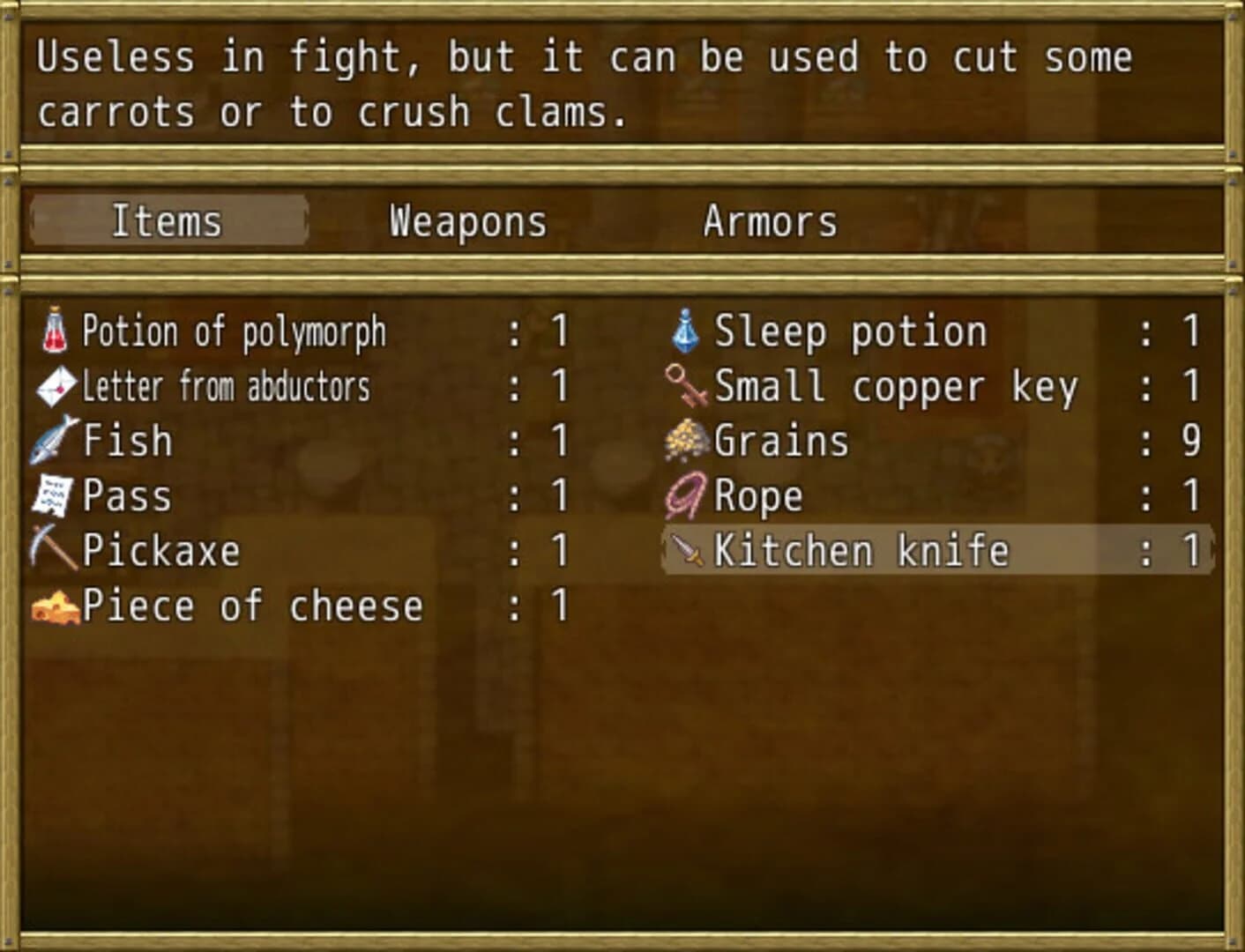This screenshot has height=952, width=1245.
Task: Click the Sleep potion blue flask icon
Action: (x=686, y=331)
